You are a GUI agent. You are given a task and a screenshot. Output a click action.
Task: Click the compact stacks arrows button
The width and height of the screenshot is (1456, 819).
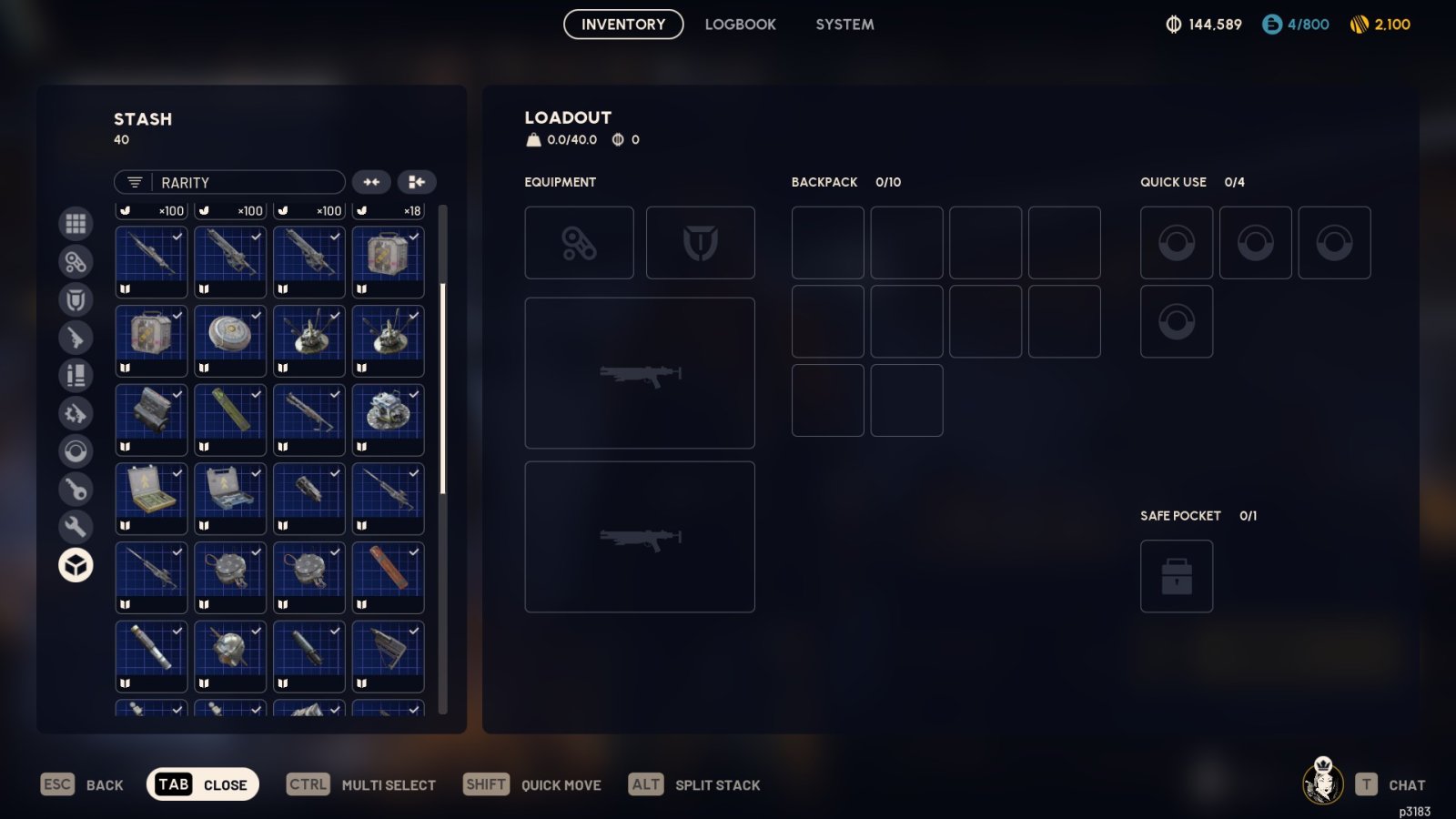pyautogui.click(x=371, y=183)
